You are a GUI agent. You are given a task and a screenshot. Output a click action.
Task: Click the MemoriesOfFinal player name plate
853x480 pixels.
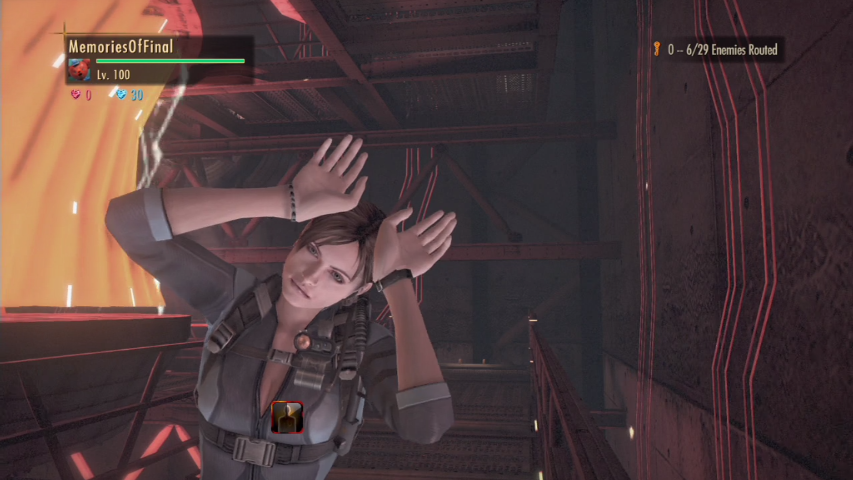114,46
